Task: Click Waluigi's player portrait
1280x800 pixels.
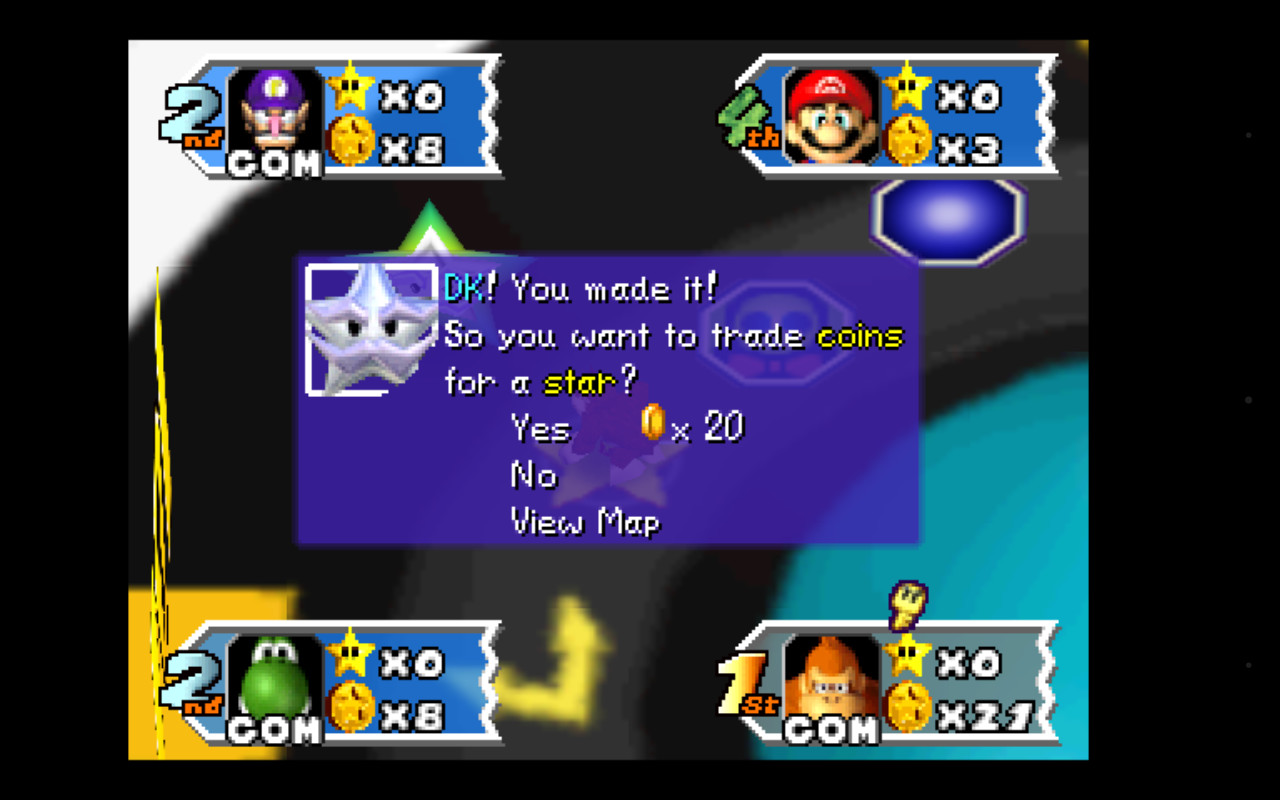Action: click(x=275, y=113)
